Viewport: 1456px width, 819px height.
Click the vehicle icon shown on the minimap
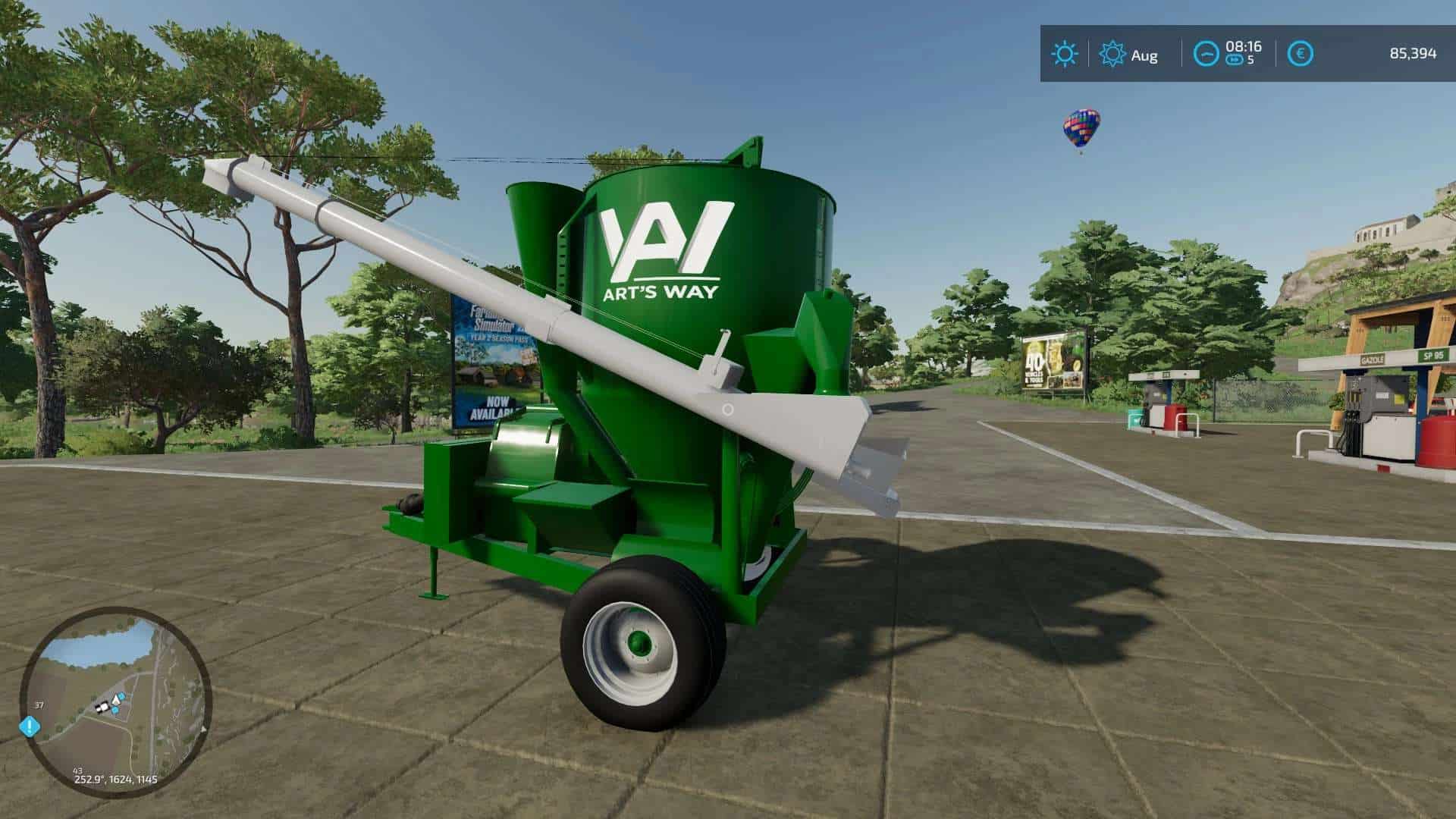point(102,708)
